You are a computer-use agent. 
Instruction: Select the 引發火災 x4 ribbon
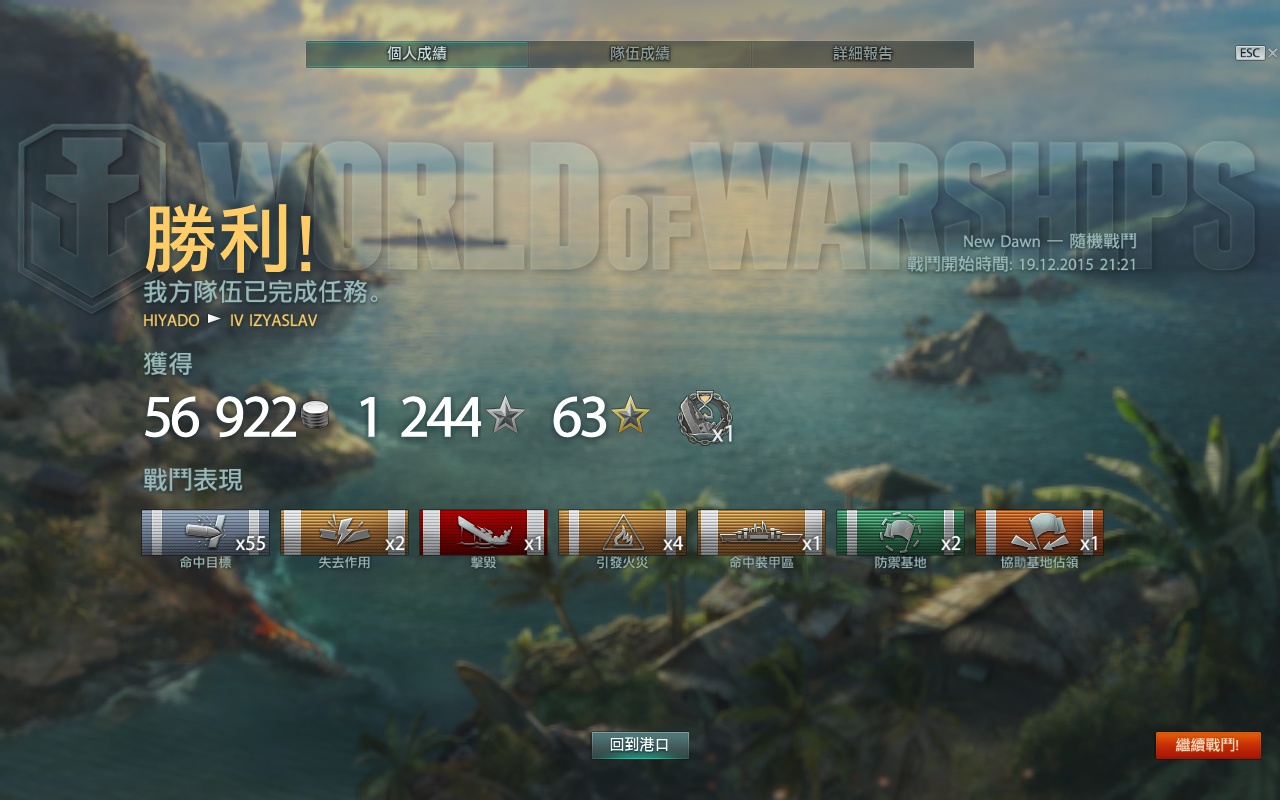622,532
